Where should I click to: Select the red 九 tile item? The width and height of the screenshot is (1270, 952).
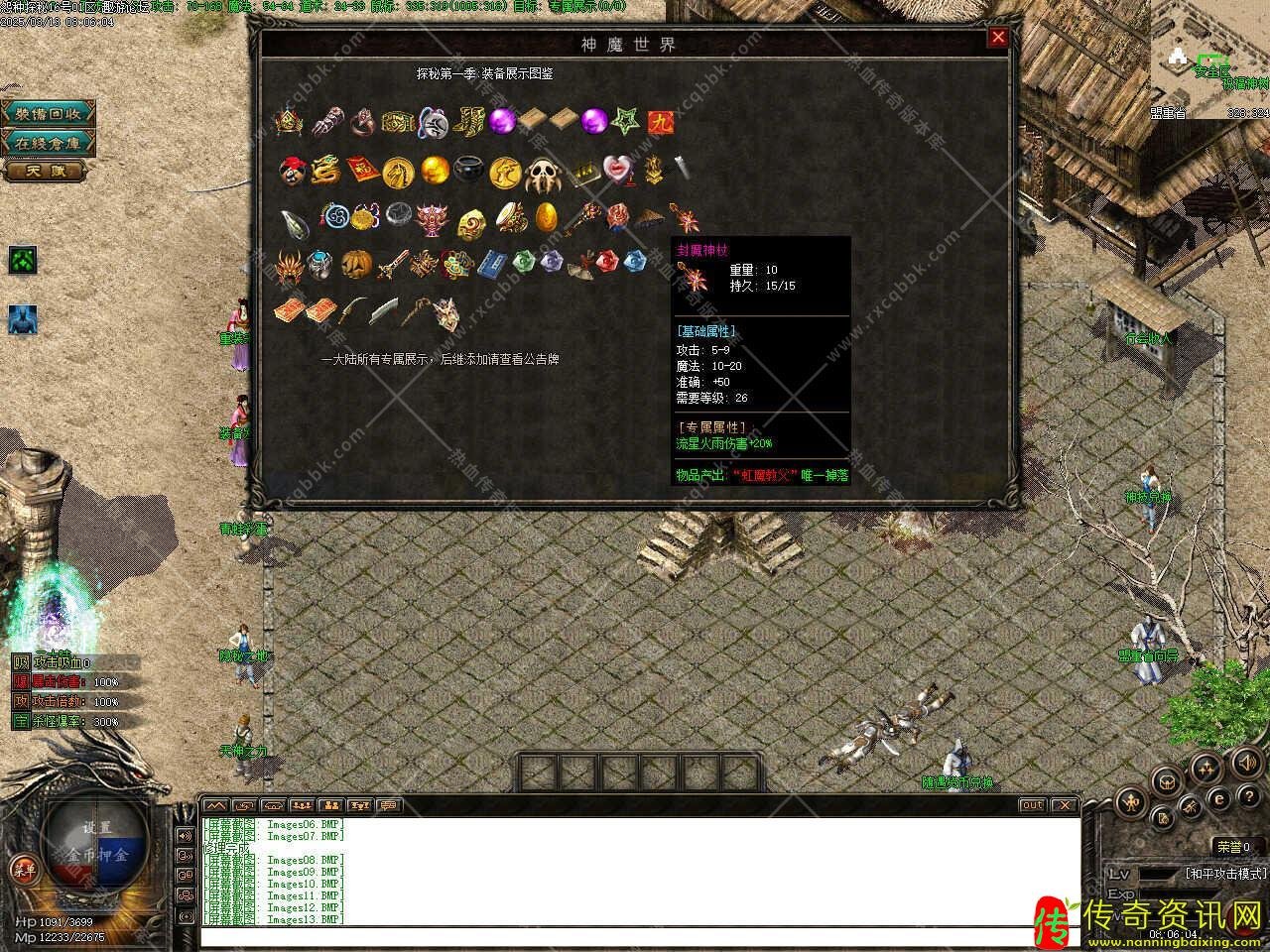[x=659, y=121]
